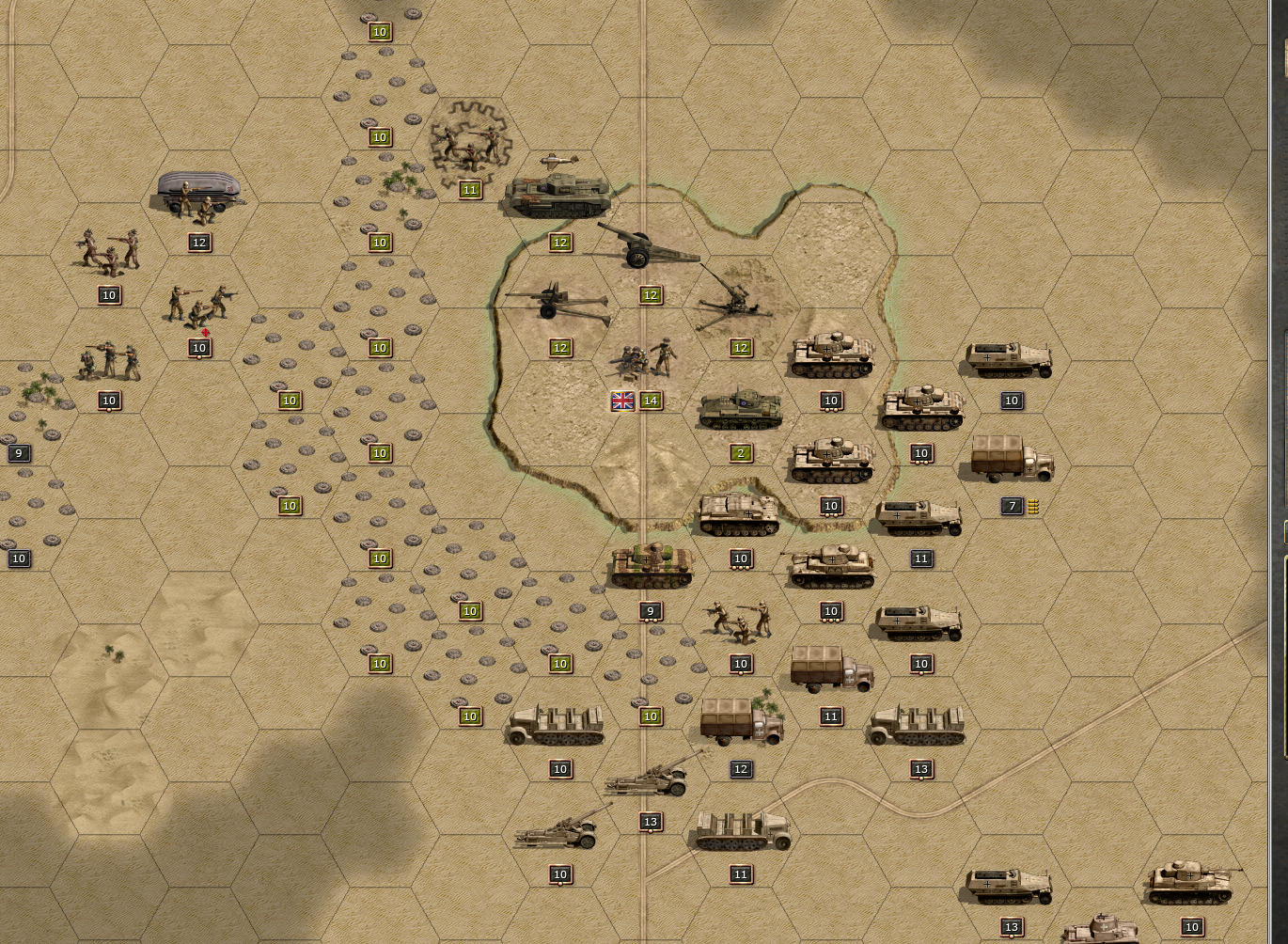Select the entrenched engineer unit with strength 11

470,146
